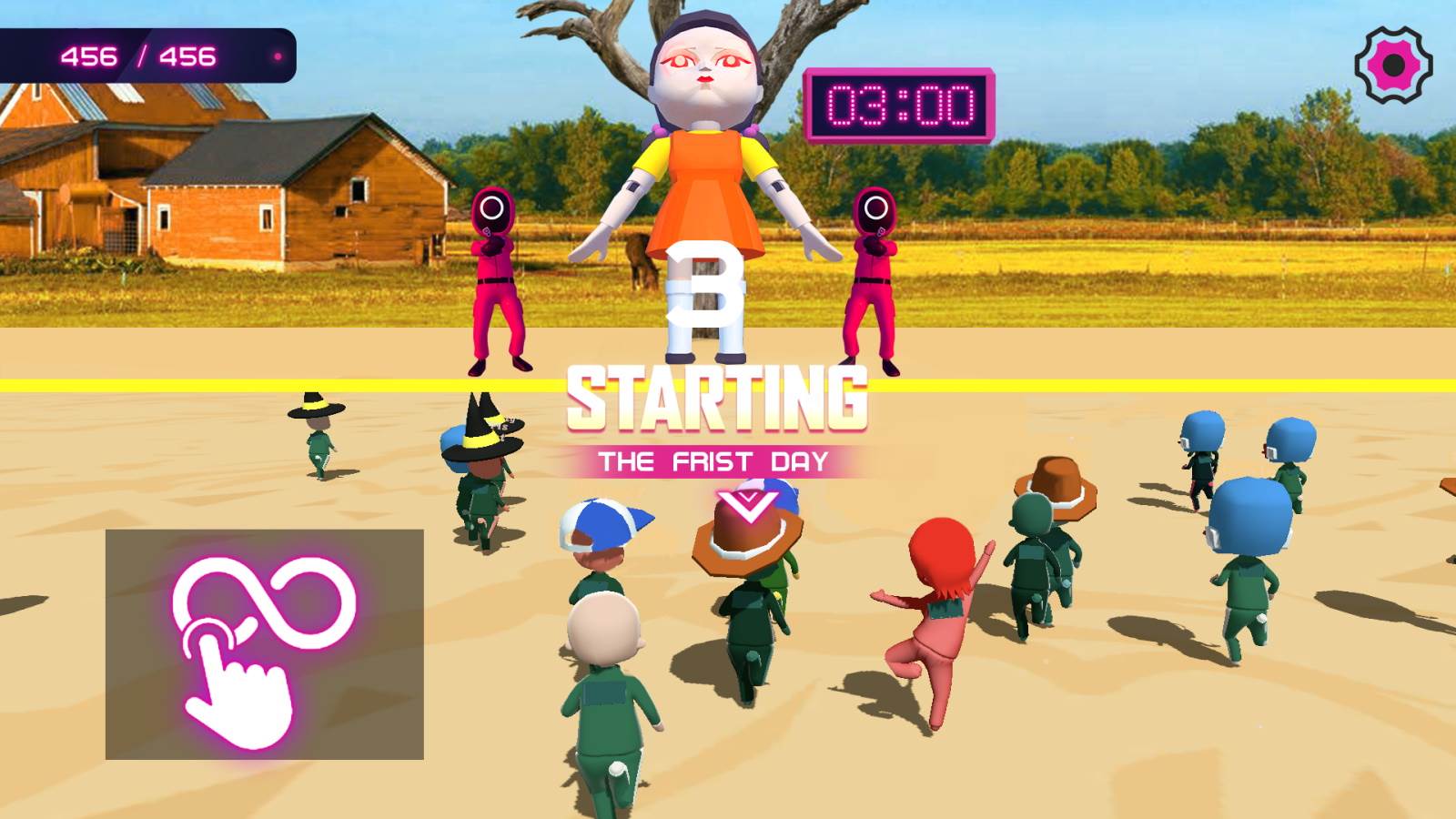Click the THE FRIST DAY label
The width and height of the screenshot is (1456, 819).
(x=714, y=461)
